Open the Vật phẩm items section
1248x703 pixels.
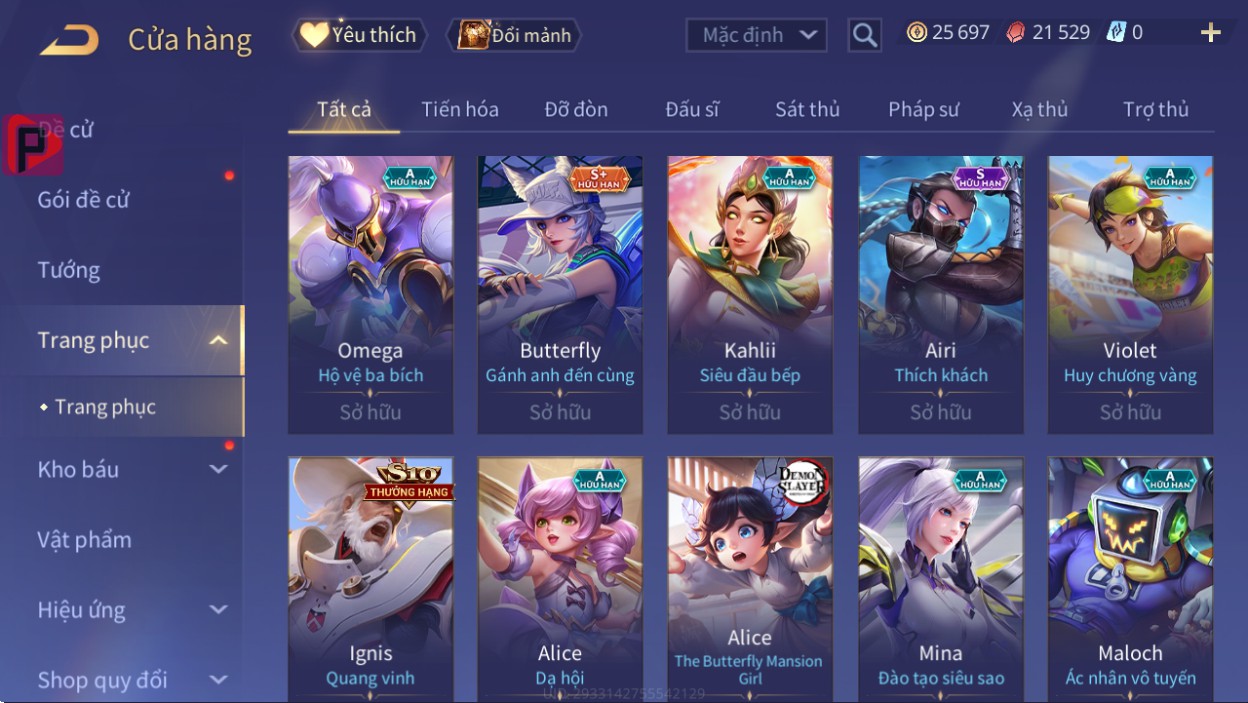[x=85, y=540]
